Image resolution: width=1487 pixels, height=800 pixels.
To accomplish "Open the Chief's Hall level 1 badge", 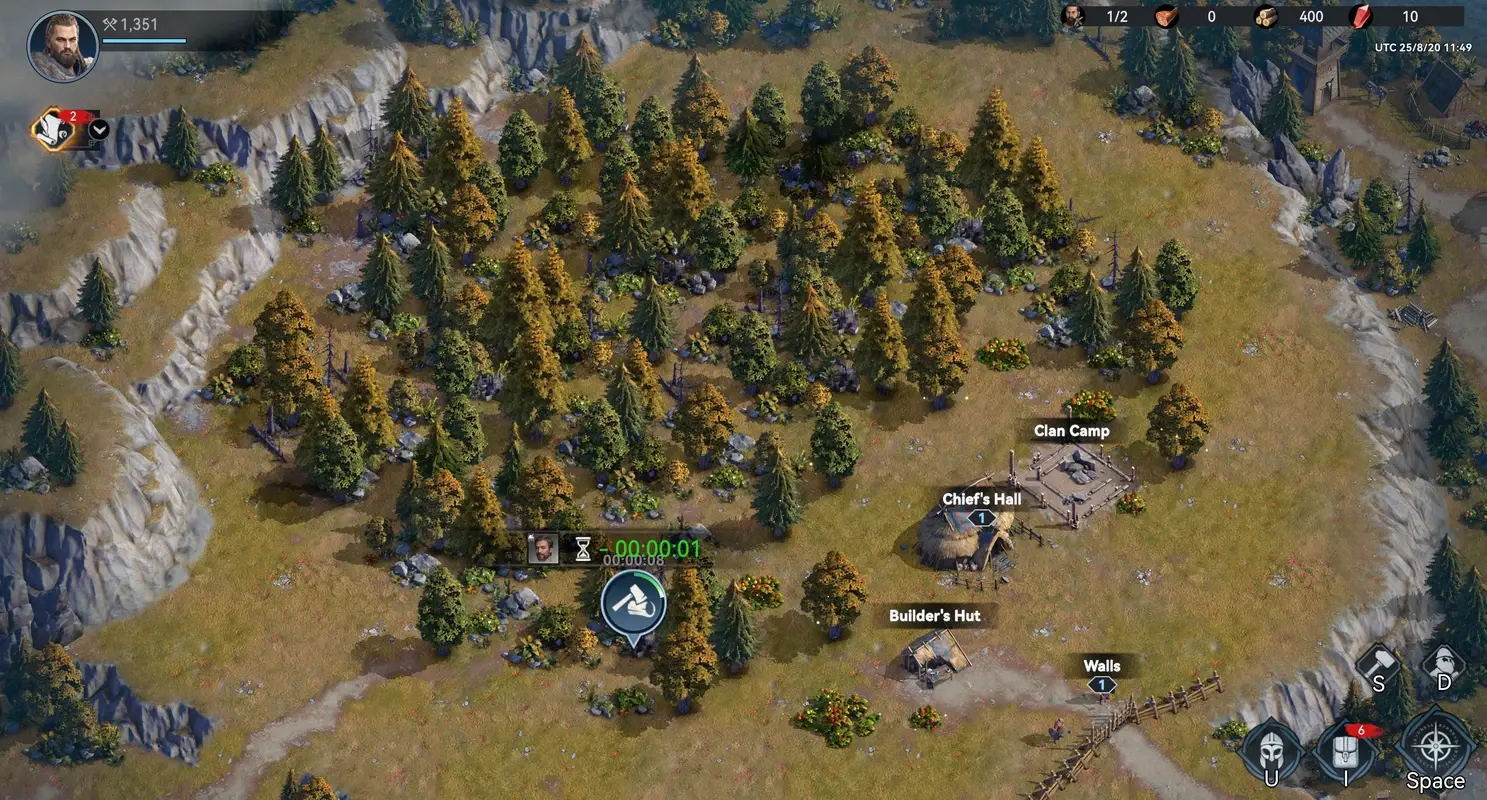I will coord(982,517).
